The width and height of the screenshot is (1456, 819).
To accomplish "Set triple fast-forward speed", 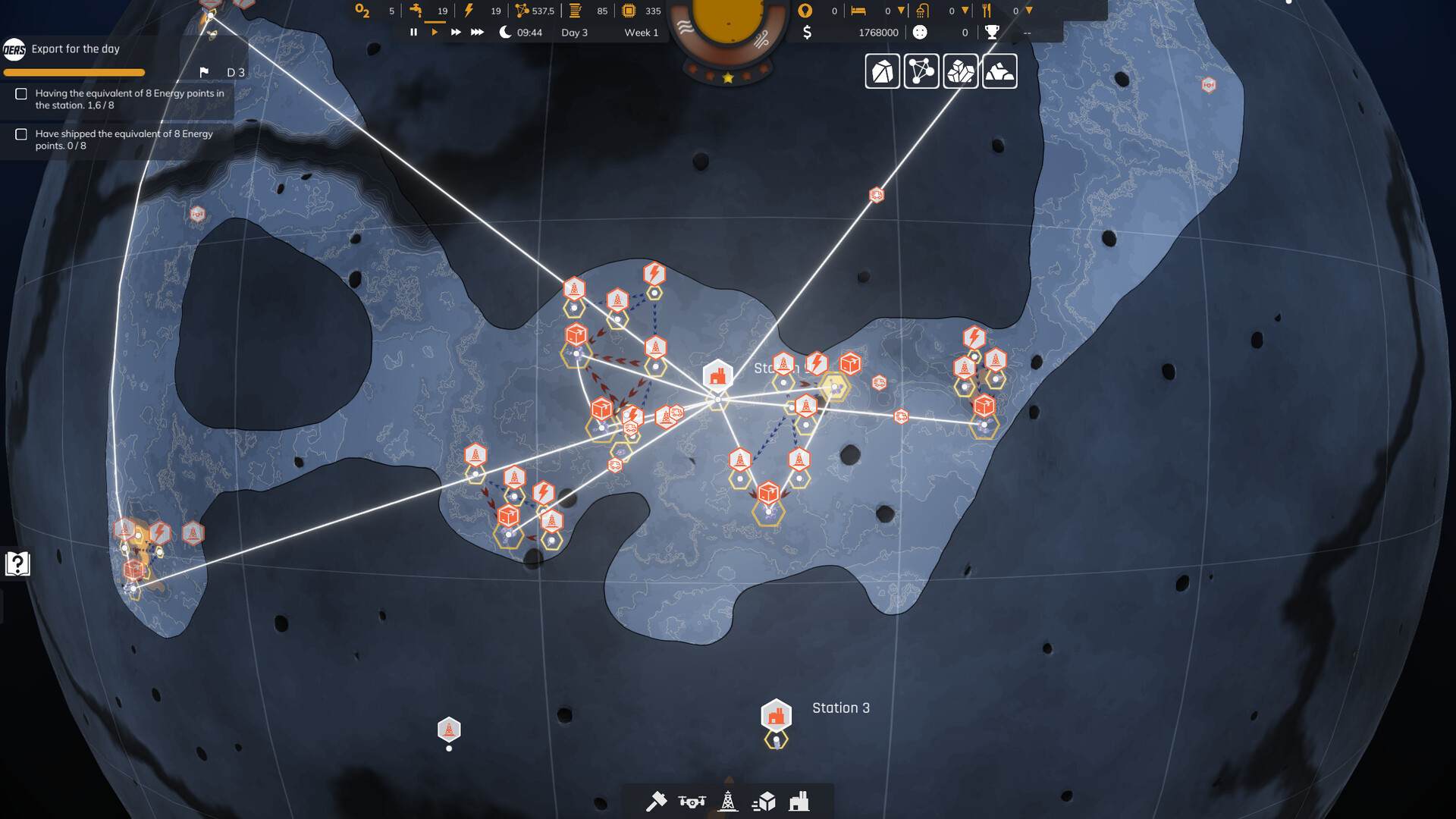I will tap(477, 32).
